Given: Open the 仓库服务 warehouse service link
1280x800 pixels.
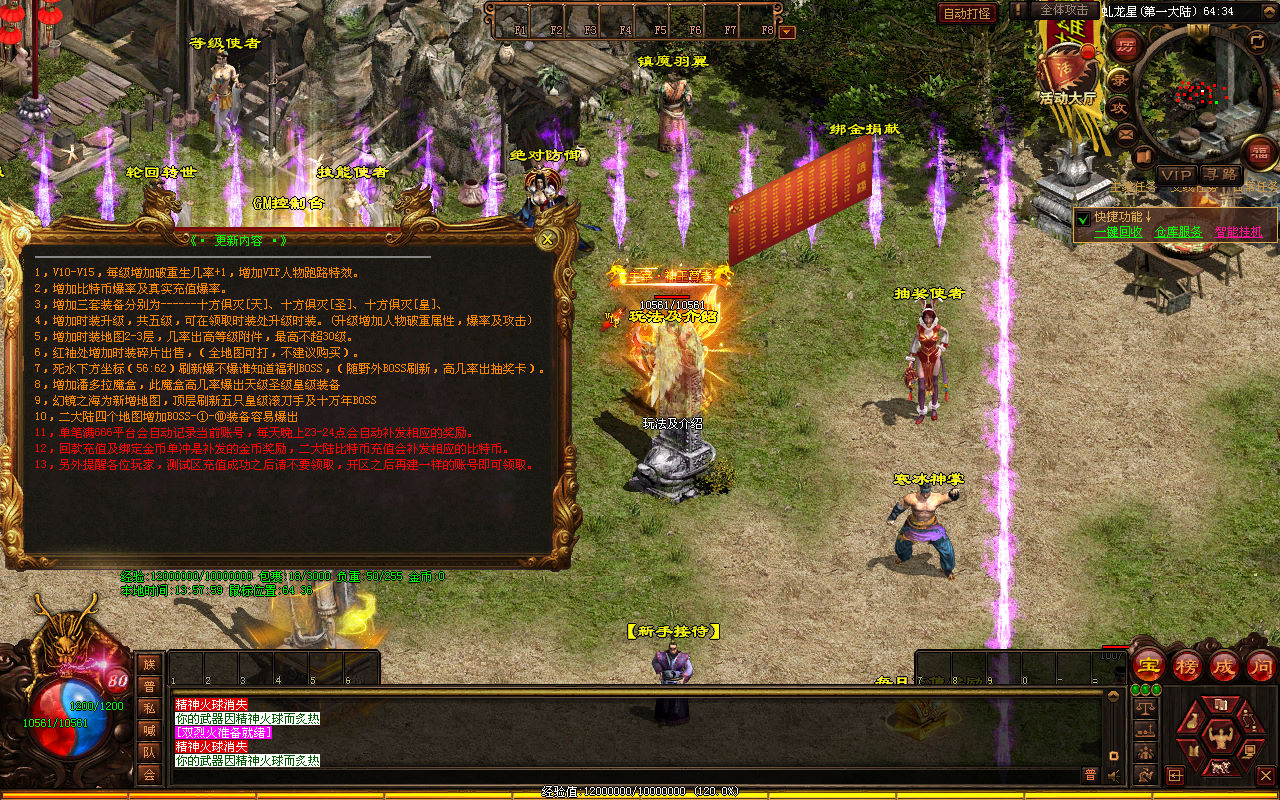Looking at the screenshot, I should pyautogui.click(x=1178, y=232).
